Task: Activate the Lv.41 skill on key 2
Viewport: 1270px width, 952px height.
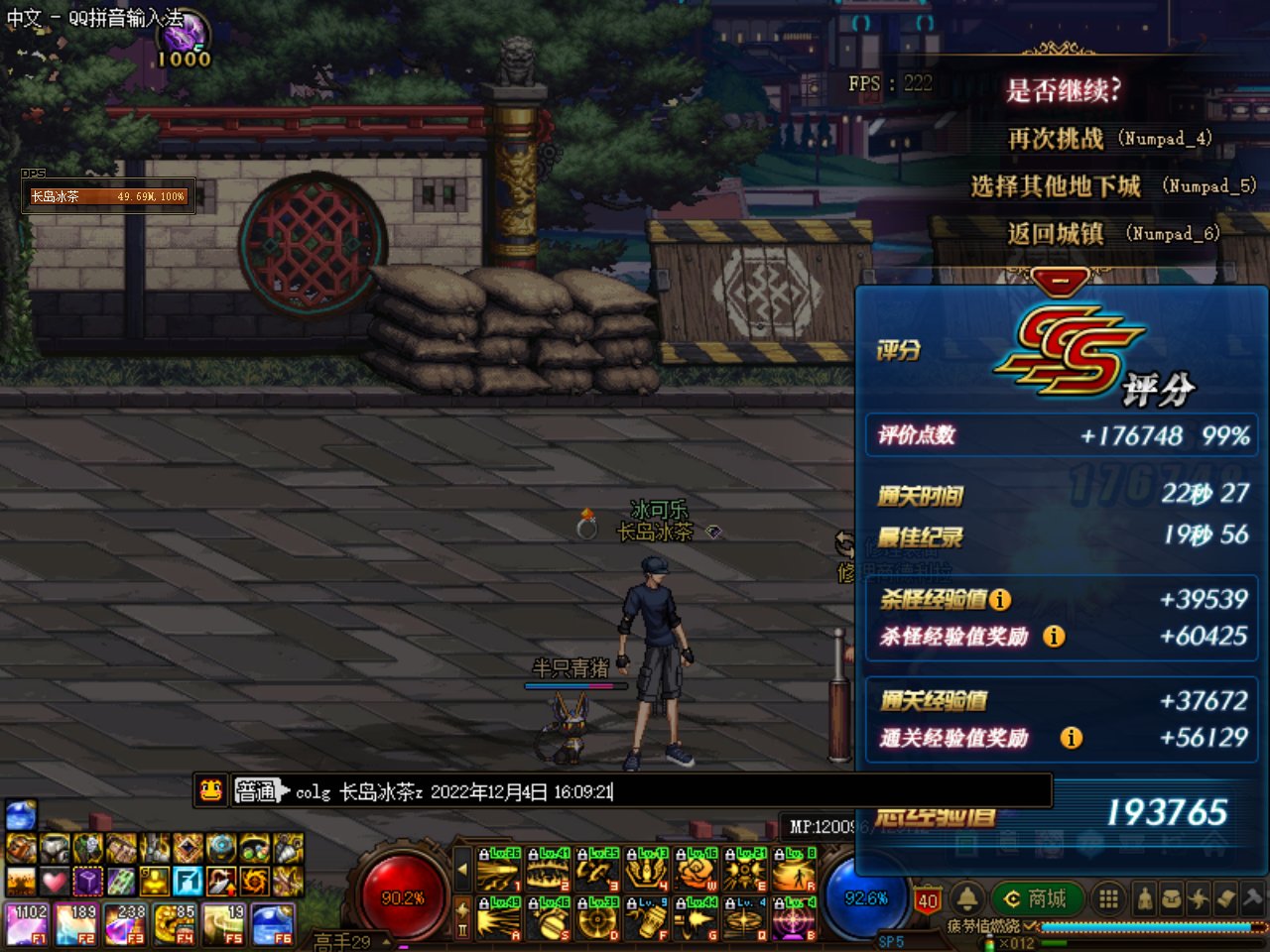Action: [x=547, y=870]
